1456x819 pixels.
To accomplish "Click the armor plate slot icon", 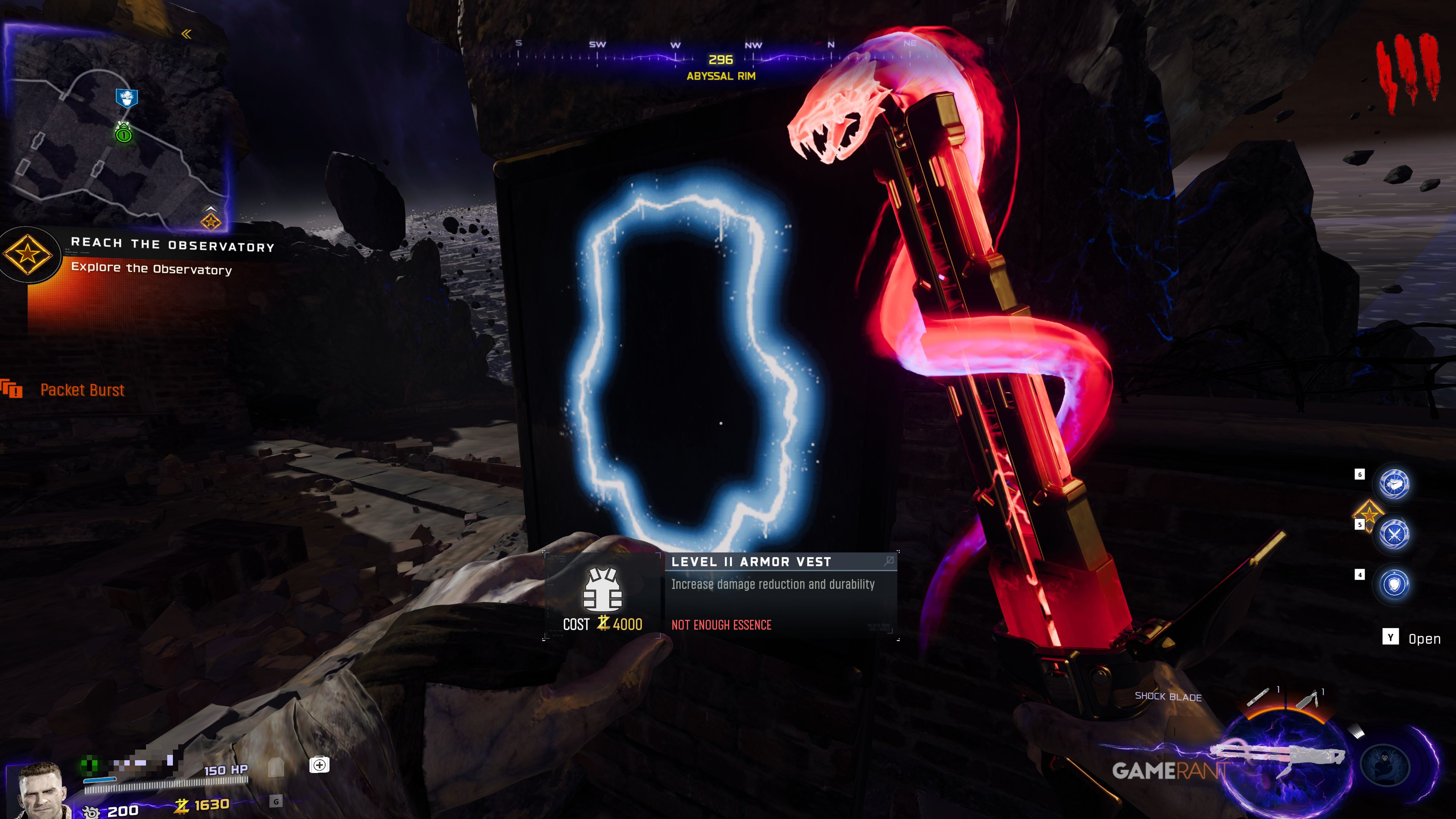I will tap(276, 767).
